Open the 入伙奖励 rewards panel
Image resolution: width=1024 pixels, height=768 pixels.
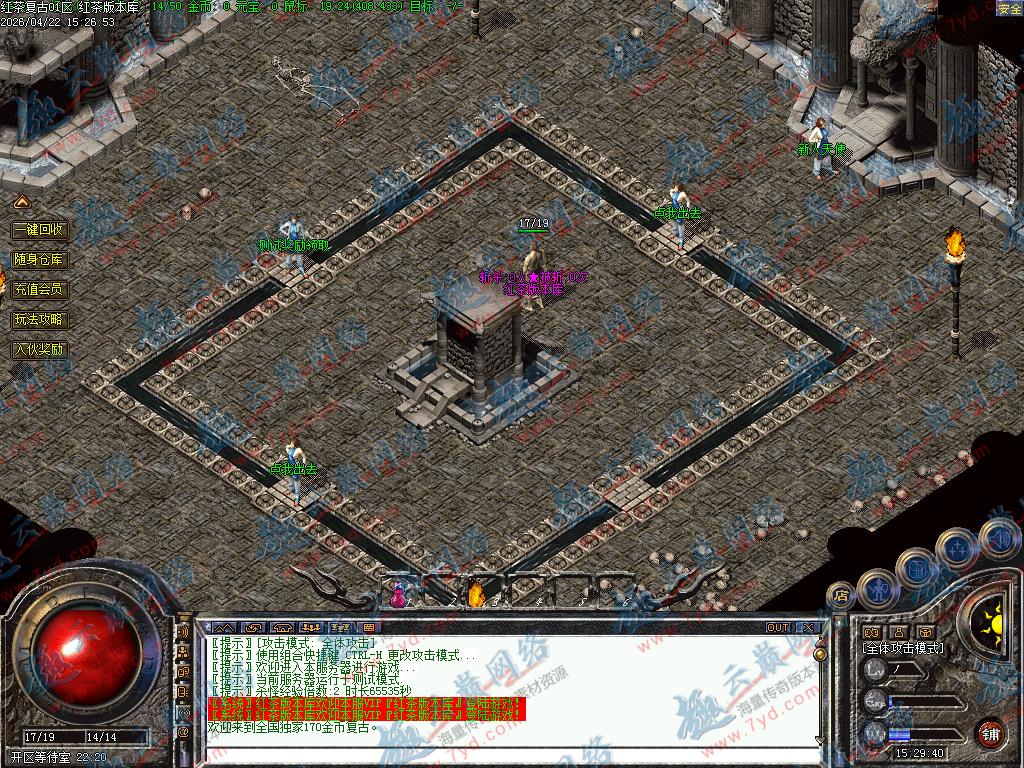pyautogui.click(x=39, y=350)
